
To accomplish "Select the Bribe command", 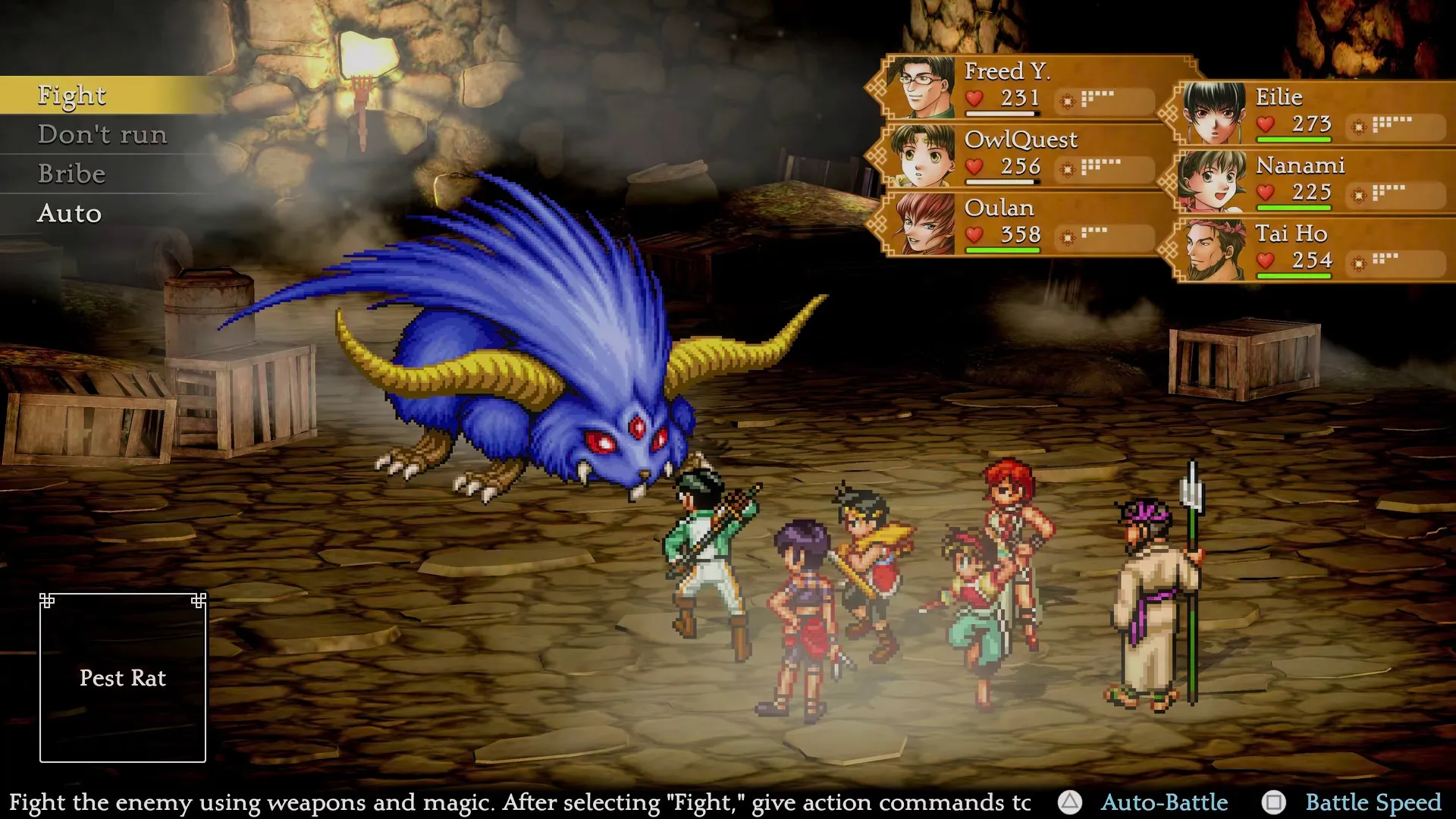I will (71, 174).
